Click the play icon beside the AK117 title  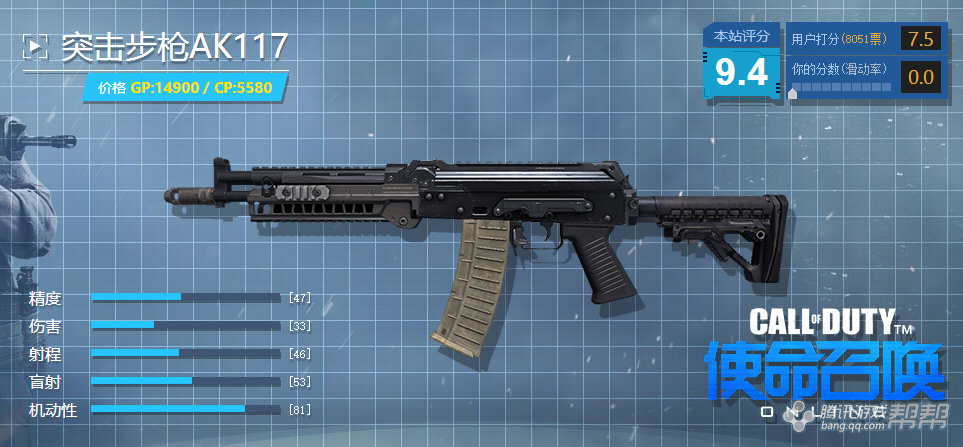click(x=36, y=46)
